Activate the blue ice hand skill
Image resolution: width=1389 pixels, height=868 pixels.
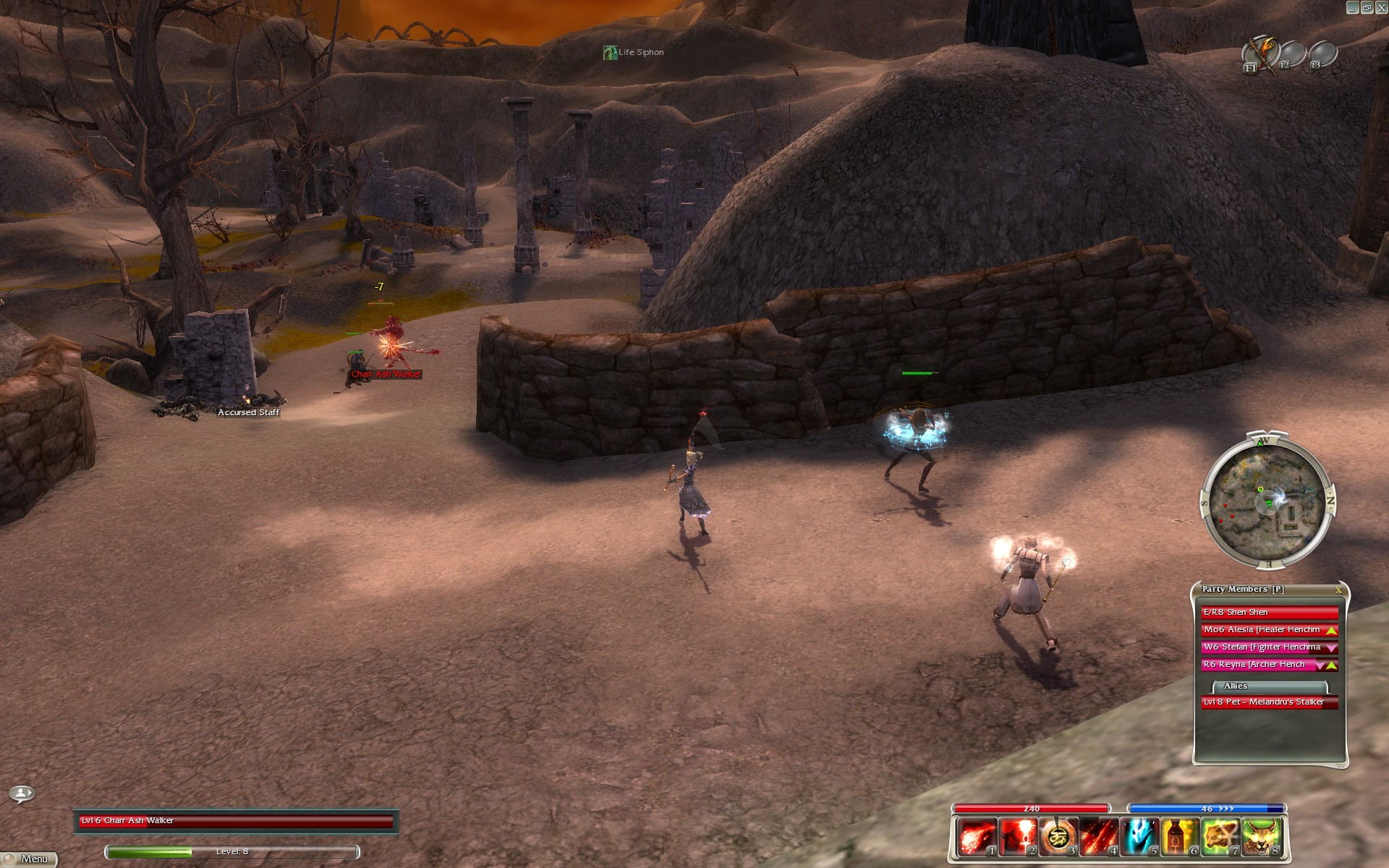(1138, 837)
